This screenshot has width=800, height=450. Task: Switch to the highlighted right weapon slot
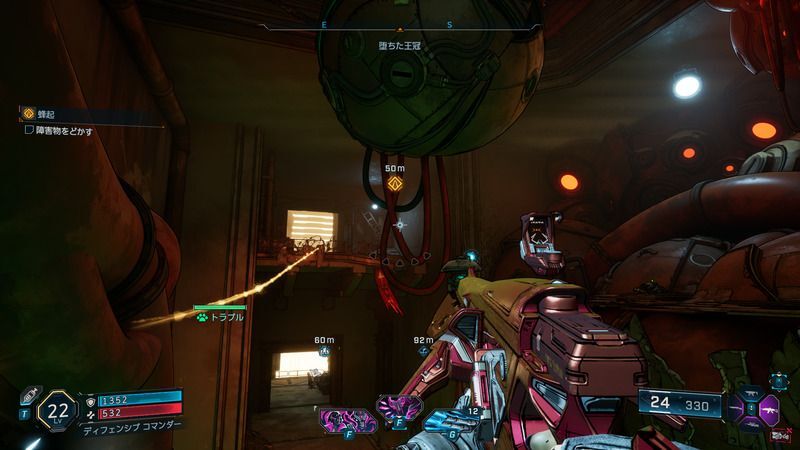point(771,410)
